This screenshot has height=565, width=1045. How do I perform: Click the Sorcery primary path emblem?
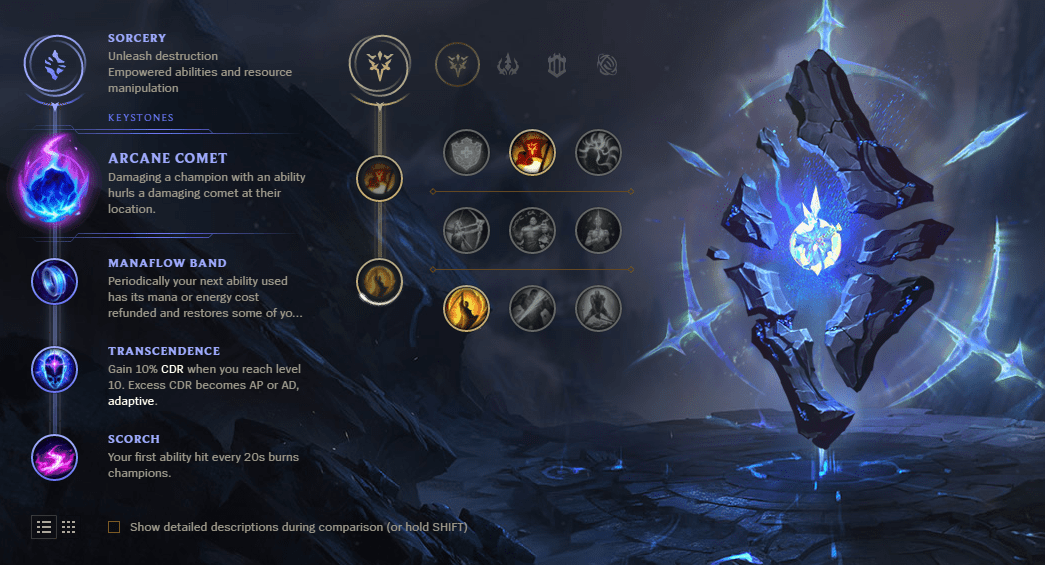(x=51, y=64)
